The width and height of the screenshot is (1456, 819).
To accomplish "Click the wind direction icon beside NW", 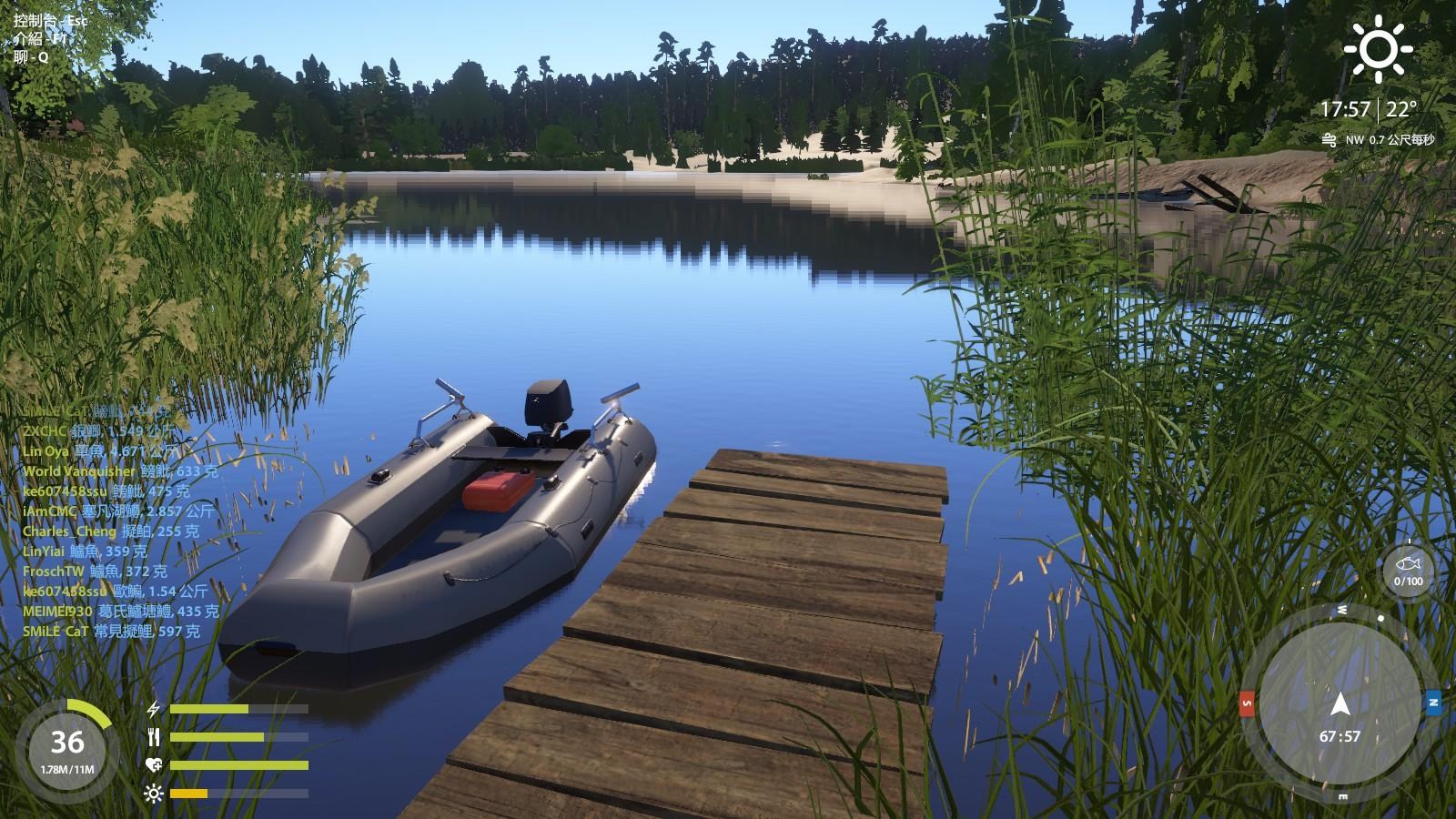I will click(1330, 141).
